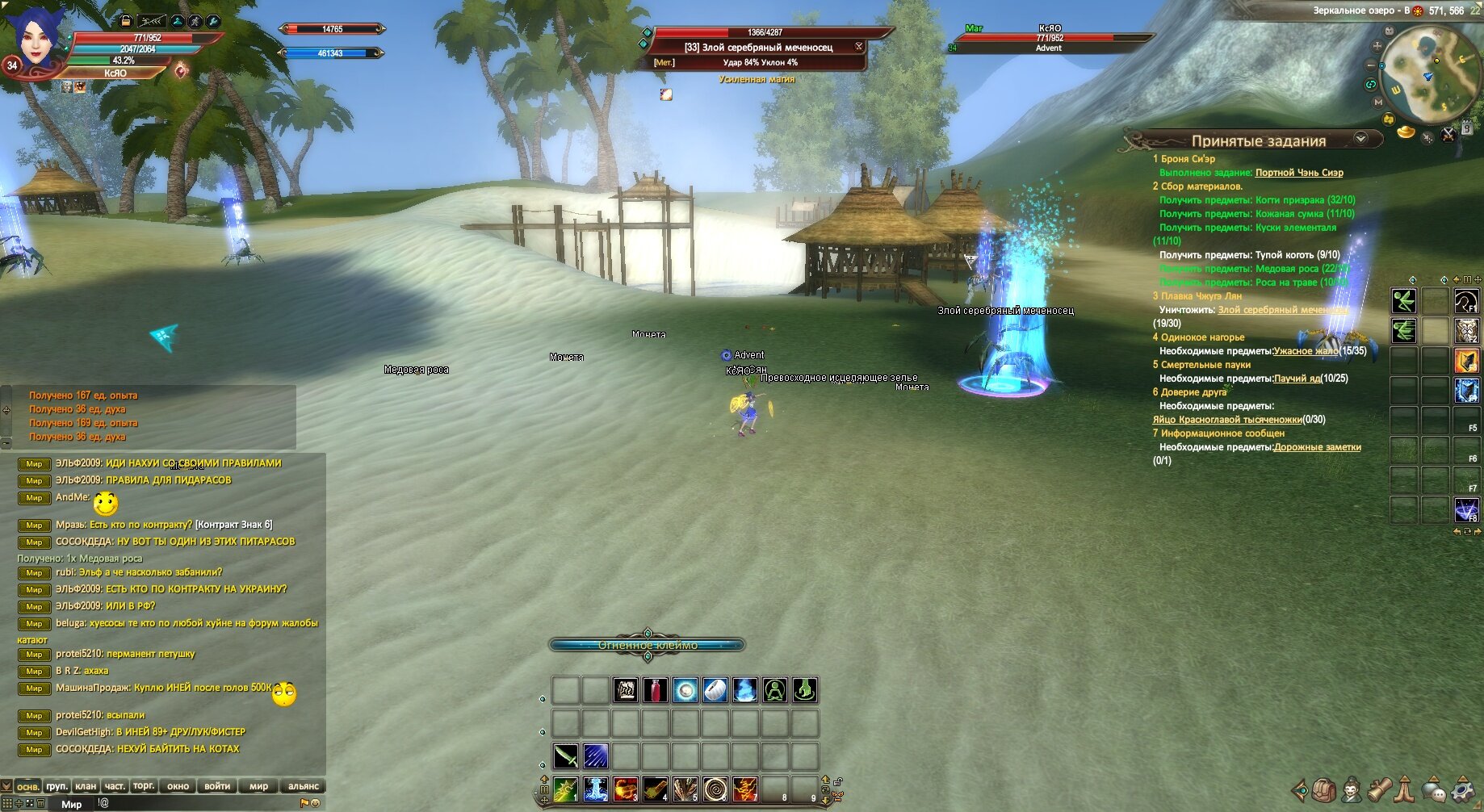Open the gear settings menu
This screenshot has width=1484, height=812.
1463,789
